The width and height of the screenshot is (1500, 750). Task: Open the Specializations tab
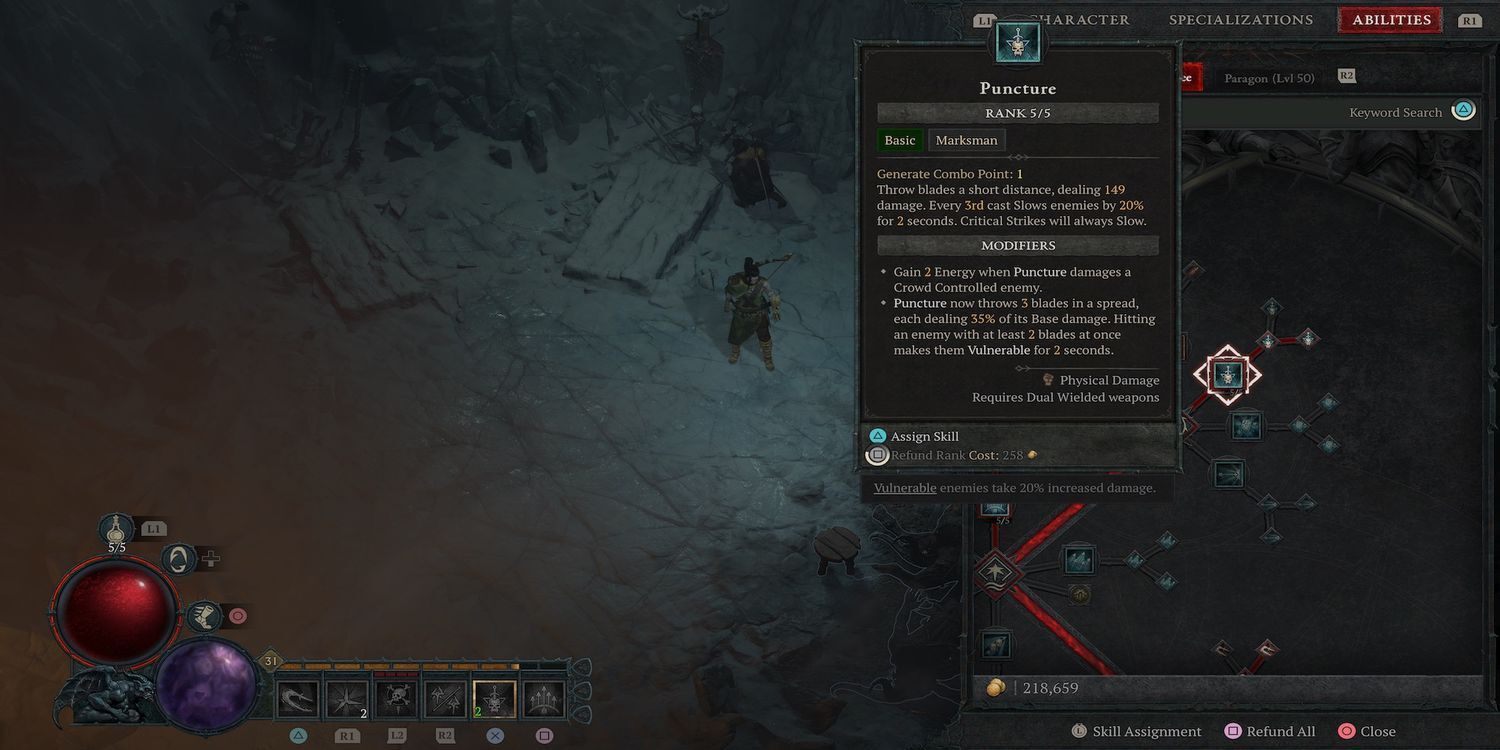(x=1241, y=19)
